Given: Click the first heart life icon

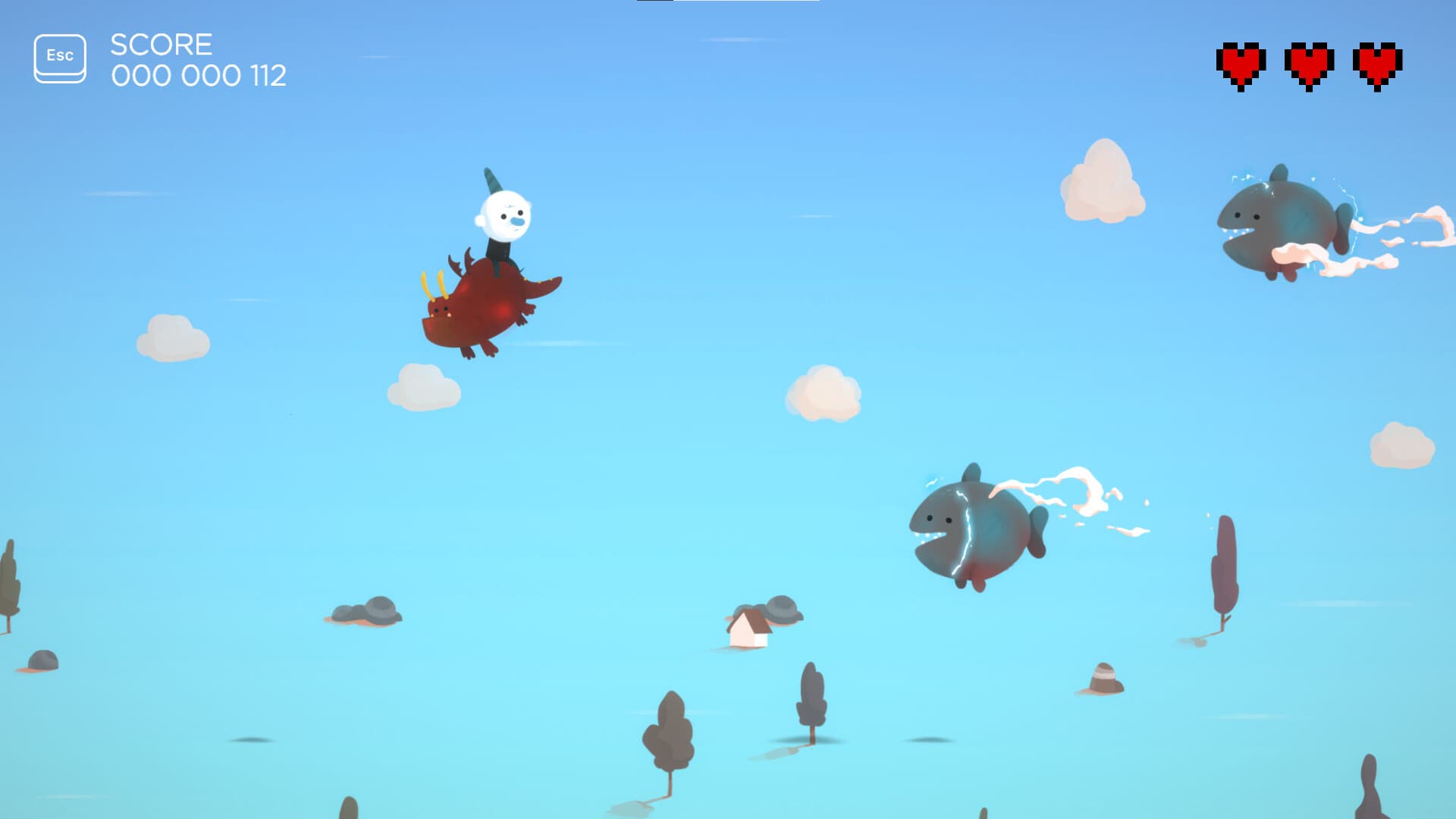Looking at the screenshot, I should tap(1241, 64).
